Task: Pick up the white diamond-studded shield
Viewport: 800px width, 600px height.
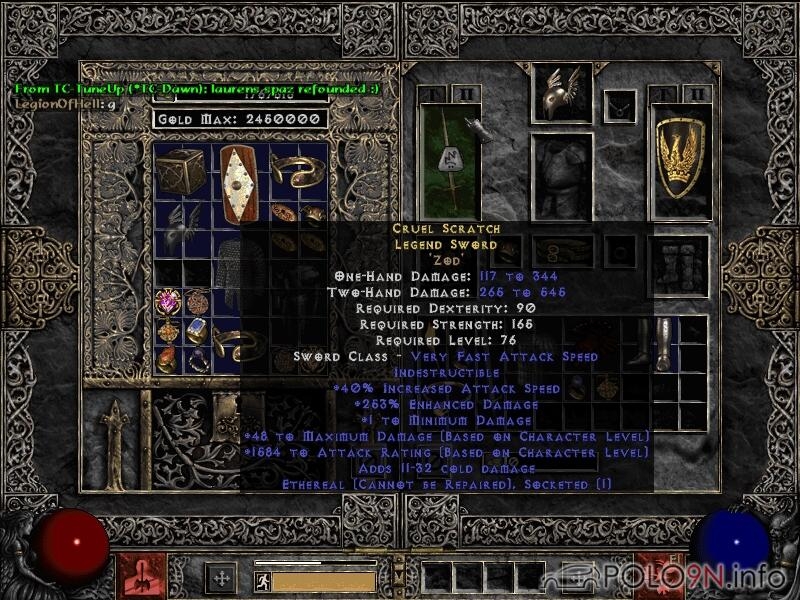Action: click(x=237, y=186)
